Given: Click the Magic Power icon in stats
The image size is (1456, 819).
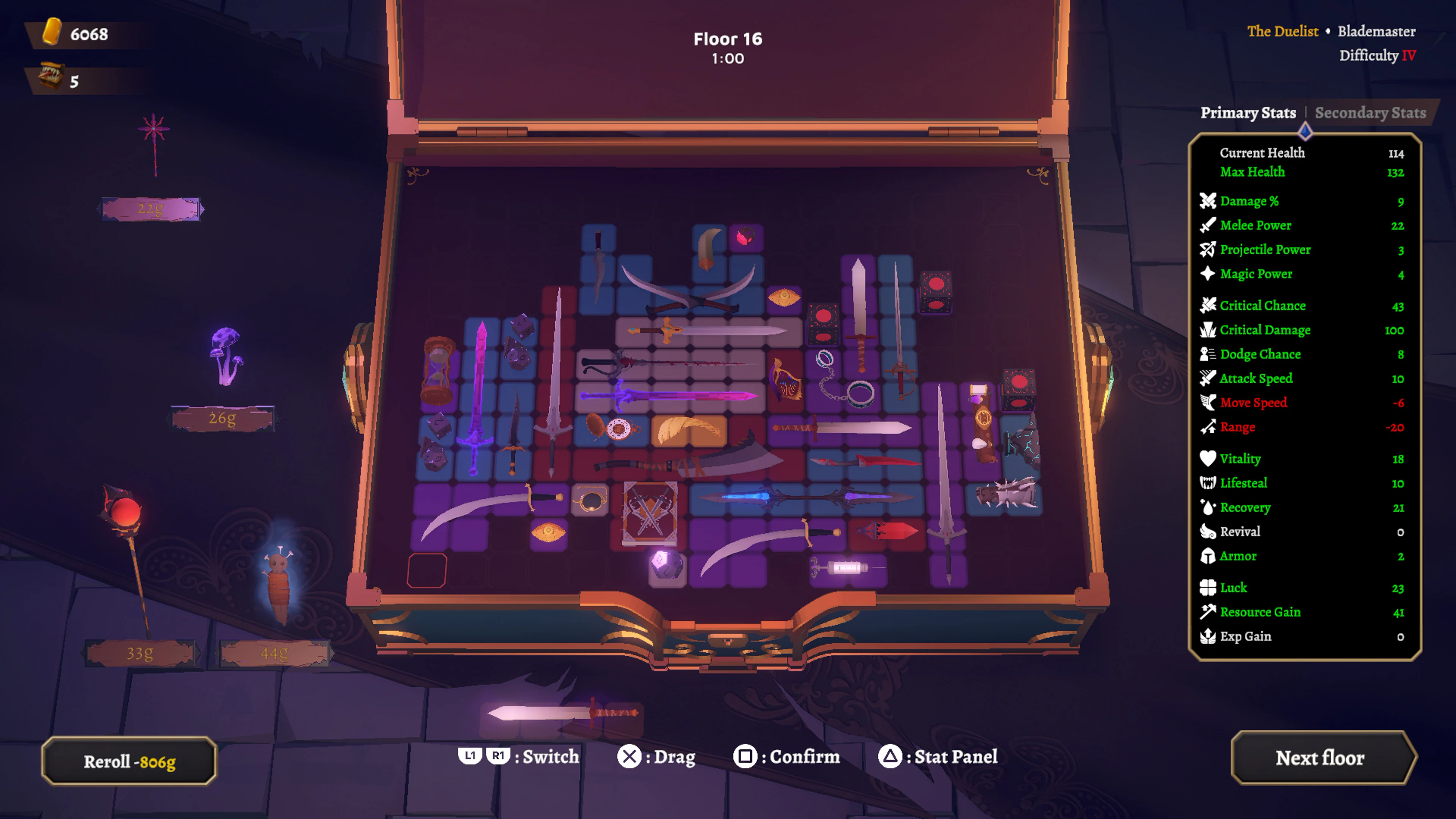Looking at the screenshot, I should [1207, 273].
